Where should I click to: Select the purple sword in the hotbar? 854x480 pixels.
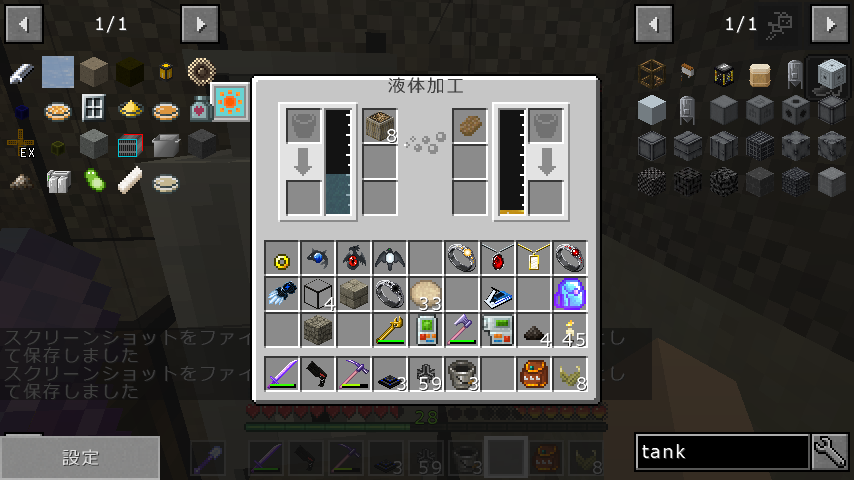pyautogui.click(x=282, y=373)
